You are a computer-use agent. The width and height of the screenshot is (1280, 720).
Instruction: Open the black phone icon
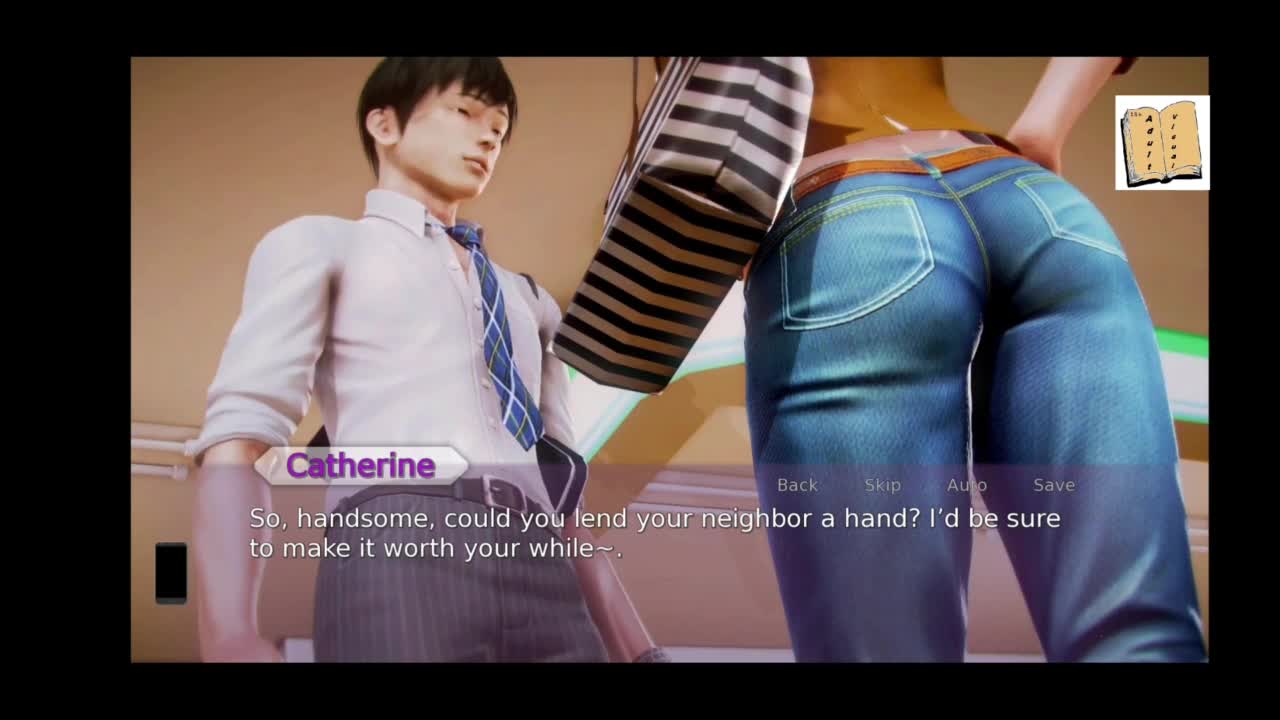tap(171, 573)
